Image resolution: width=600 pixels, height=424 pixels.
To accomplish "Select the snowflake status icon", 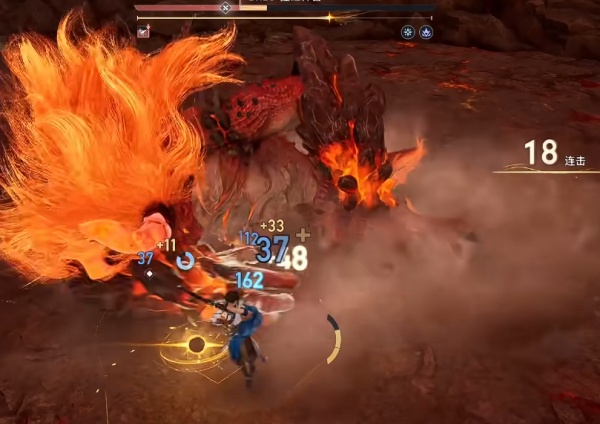I will point(407,32).
